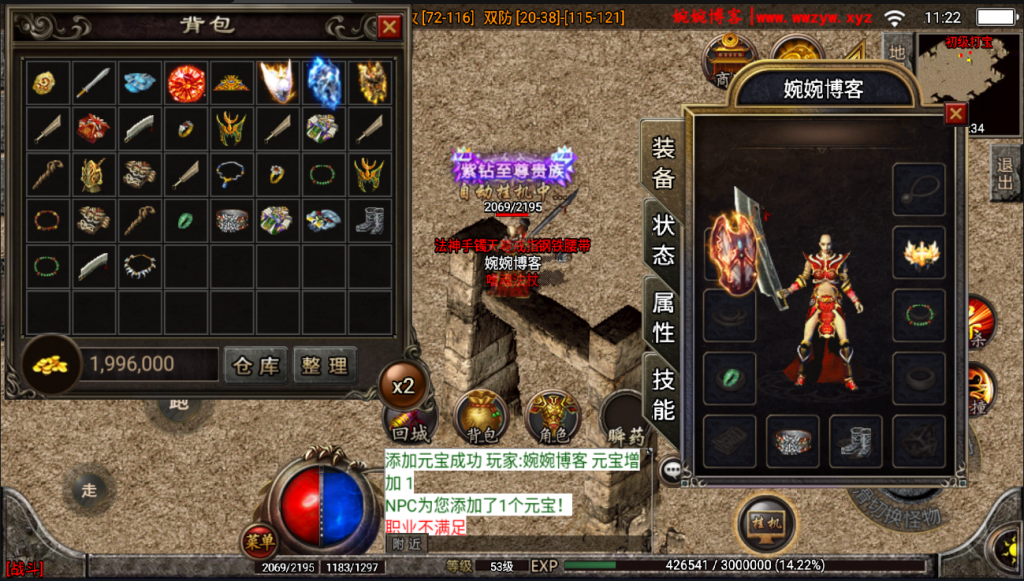Pick the blue flaming crystal item

coord(324,82)
